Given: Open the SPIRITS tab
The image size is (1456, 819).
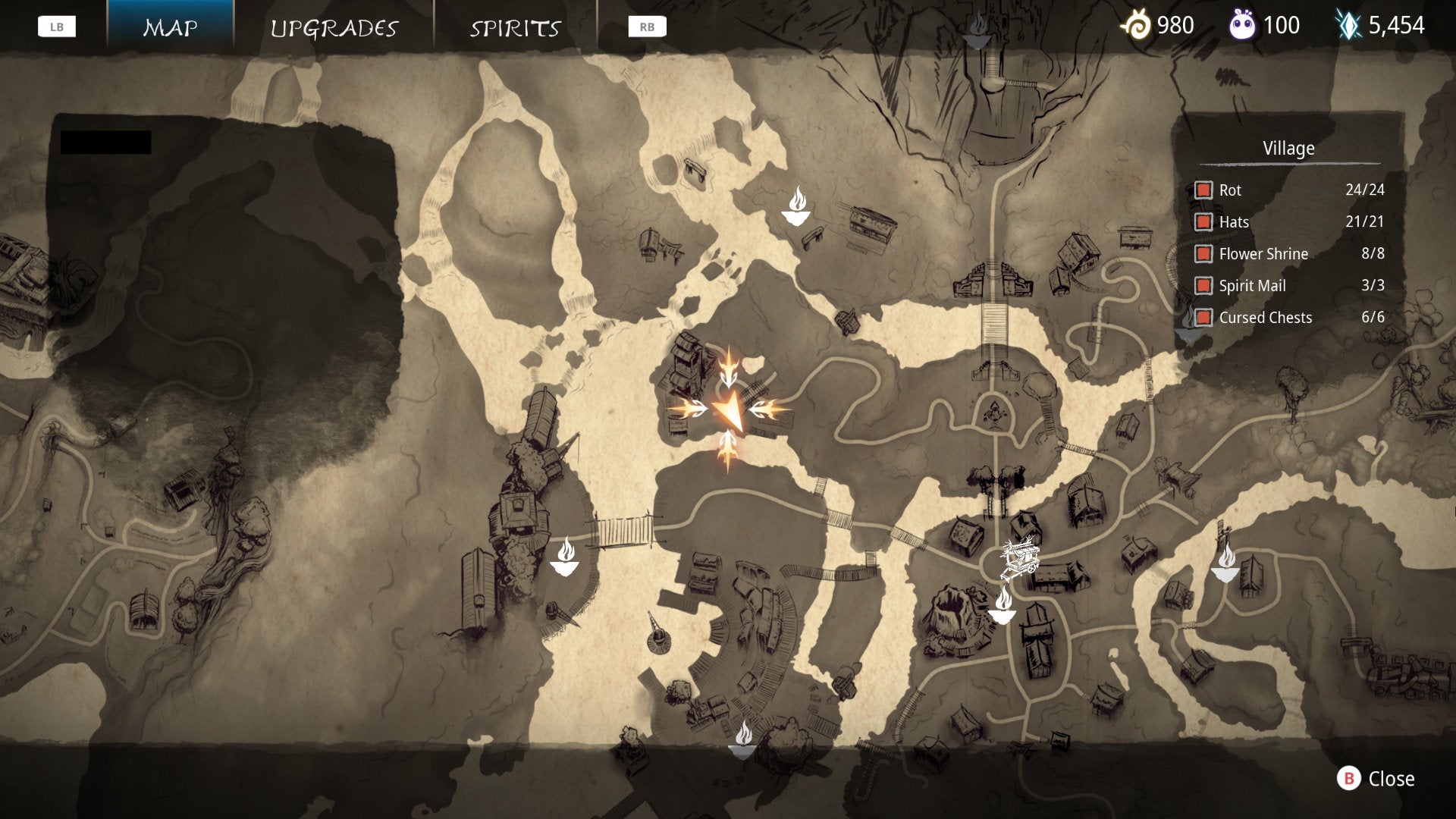Looking at the screenshot, I should pos(516,28).
